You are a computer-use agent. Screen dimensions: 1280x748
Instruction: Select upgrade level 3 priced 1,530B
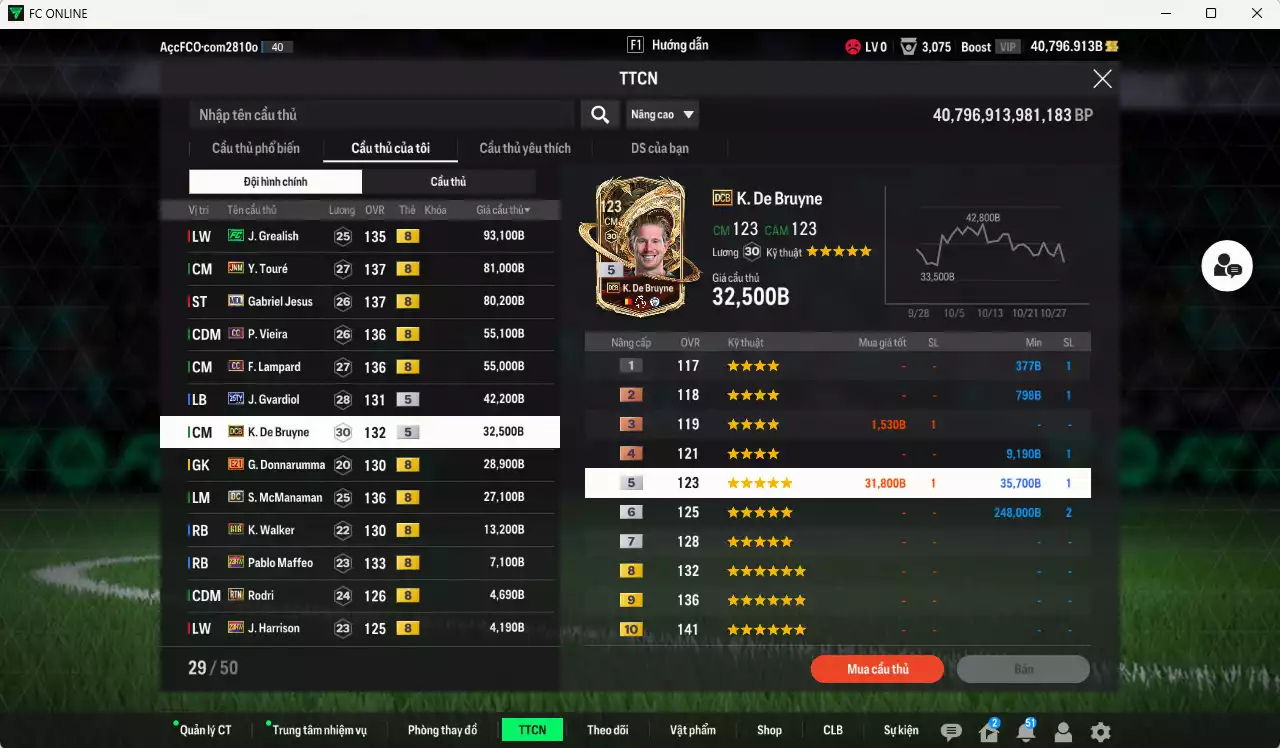click(838, 423)
